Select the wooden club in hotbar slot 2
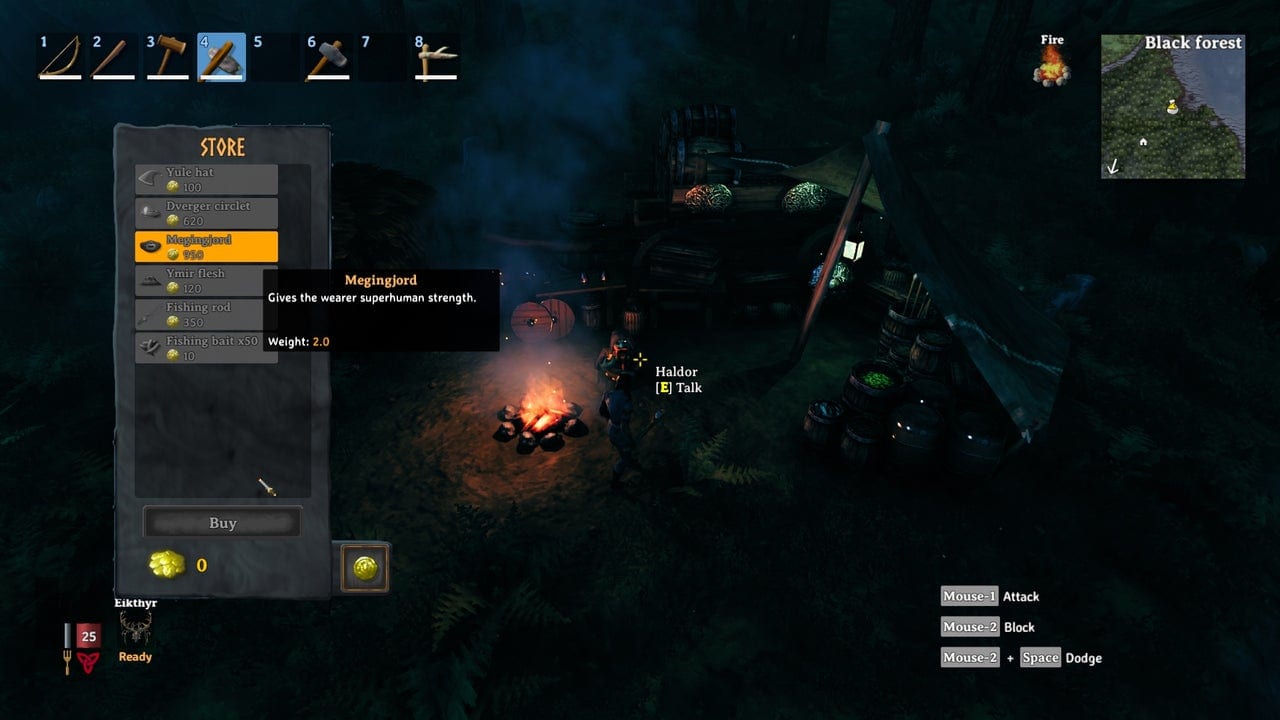This screenshot has height=720, width=1280. point(113,57)
